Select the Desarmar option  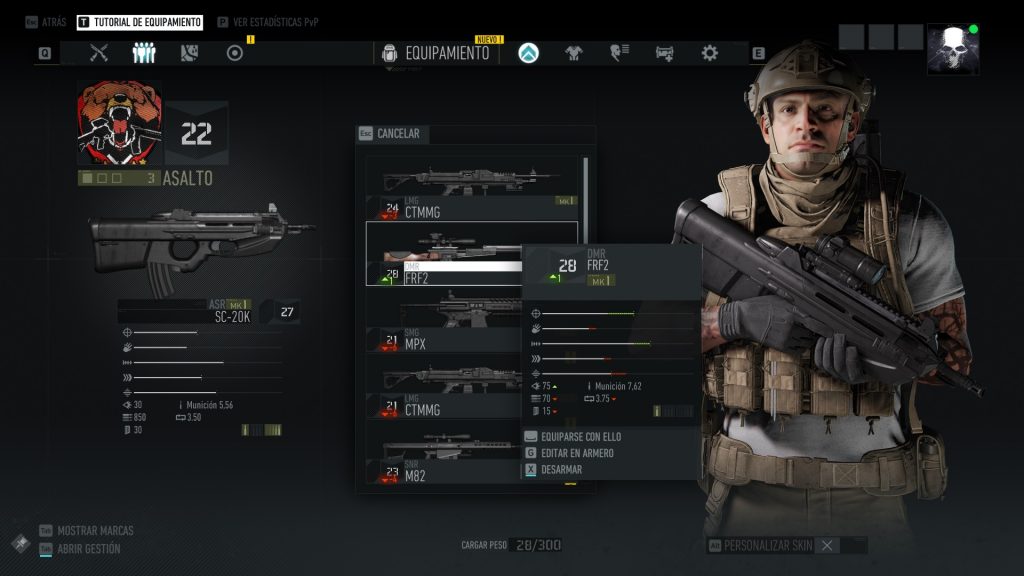click(561, 469)
